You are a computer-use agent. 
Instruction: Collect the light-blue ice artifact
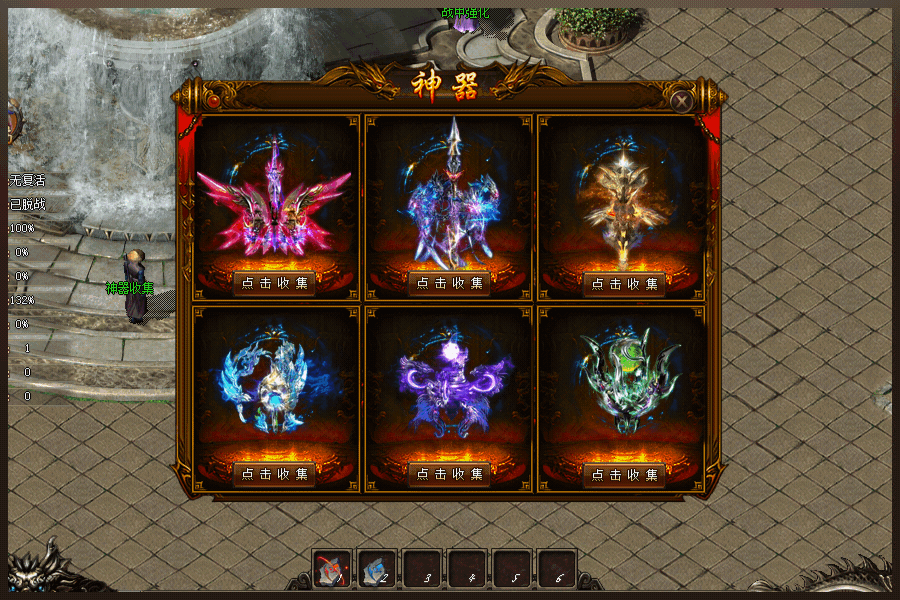point(274,473)
